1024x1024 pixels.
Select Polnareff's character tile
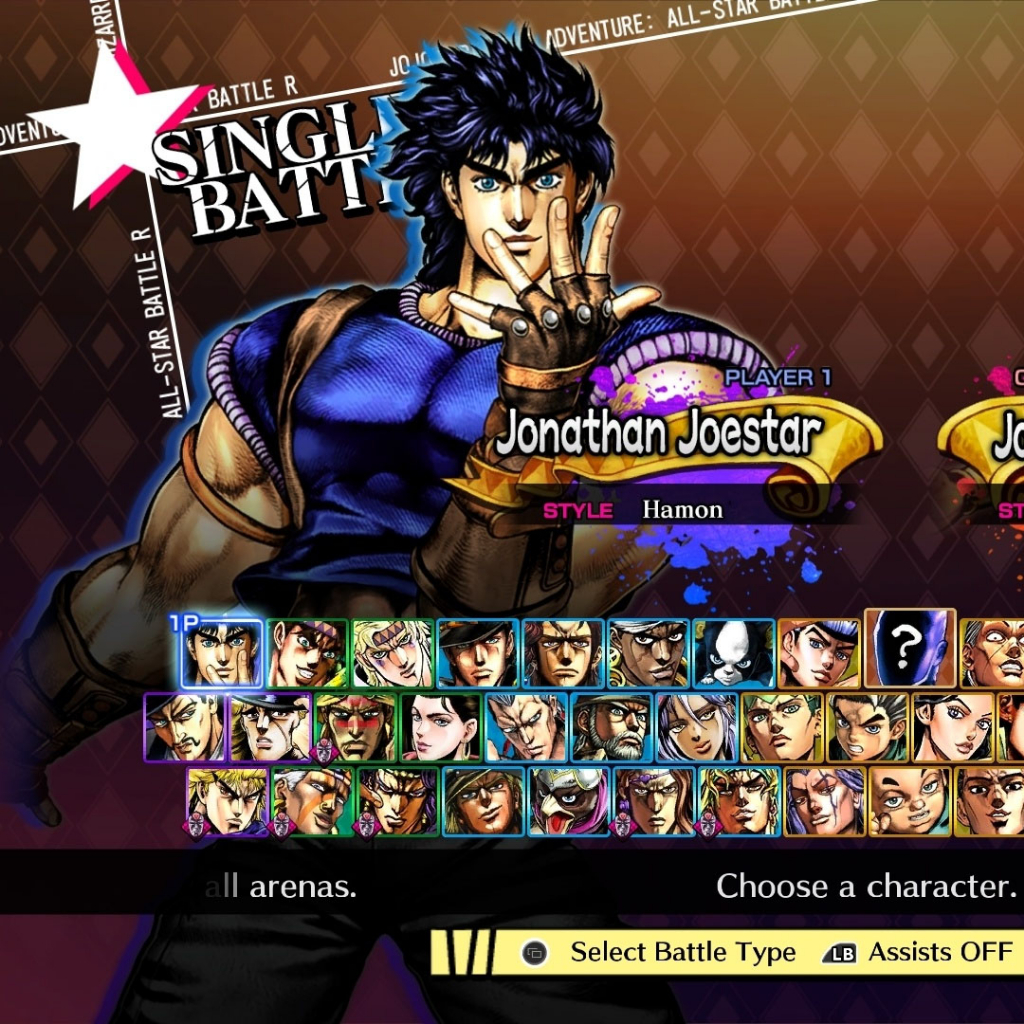[525, 727]
